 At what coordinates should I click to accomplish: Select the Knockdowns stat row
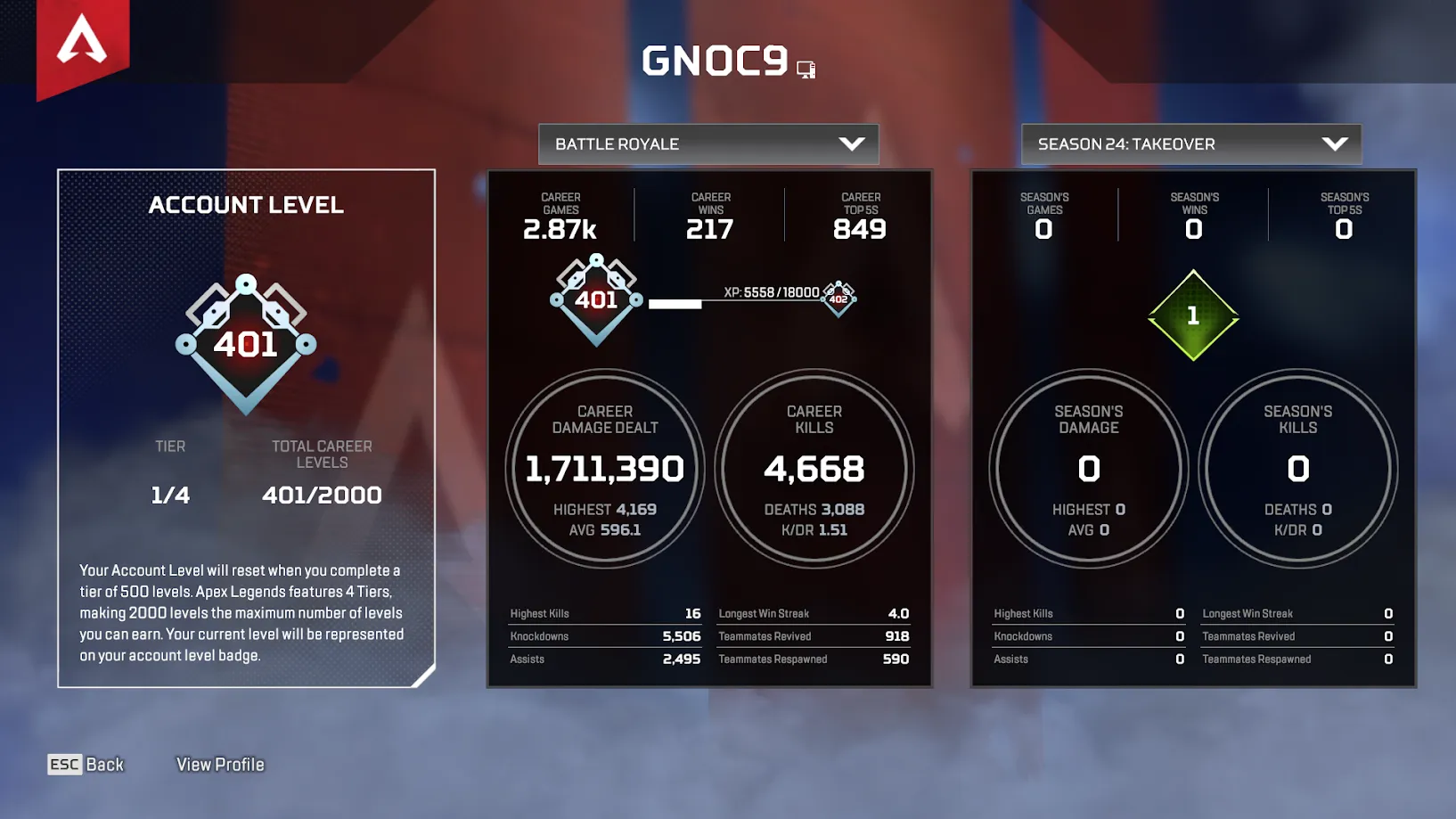[605, 635]
